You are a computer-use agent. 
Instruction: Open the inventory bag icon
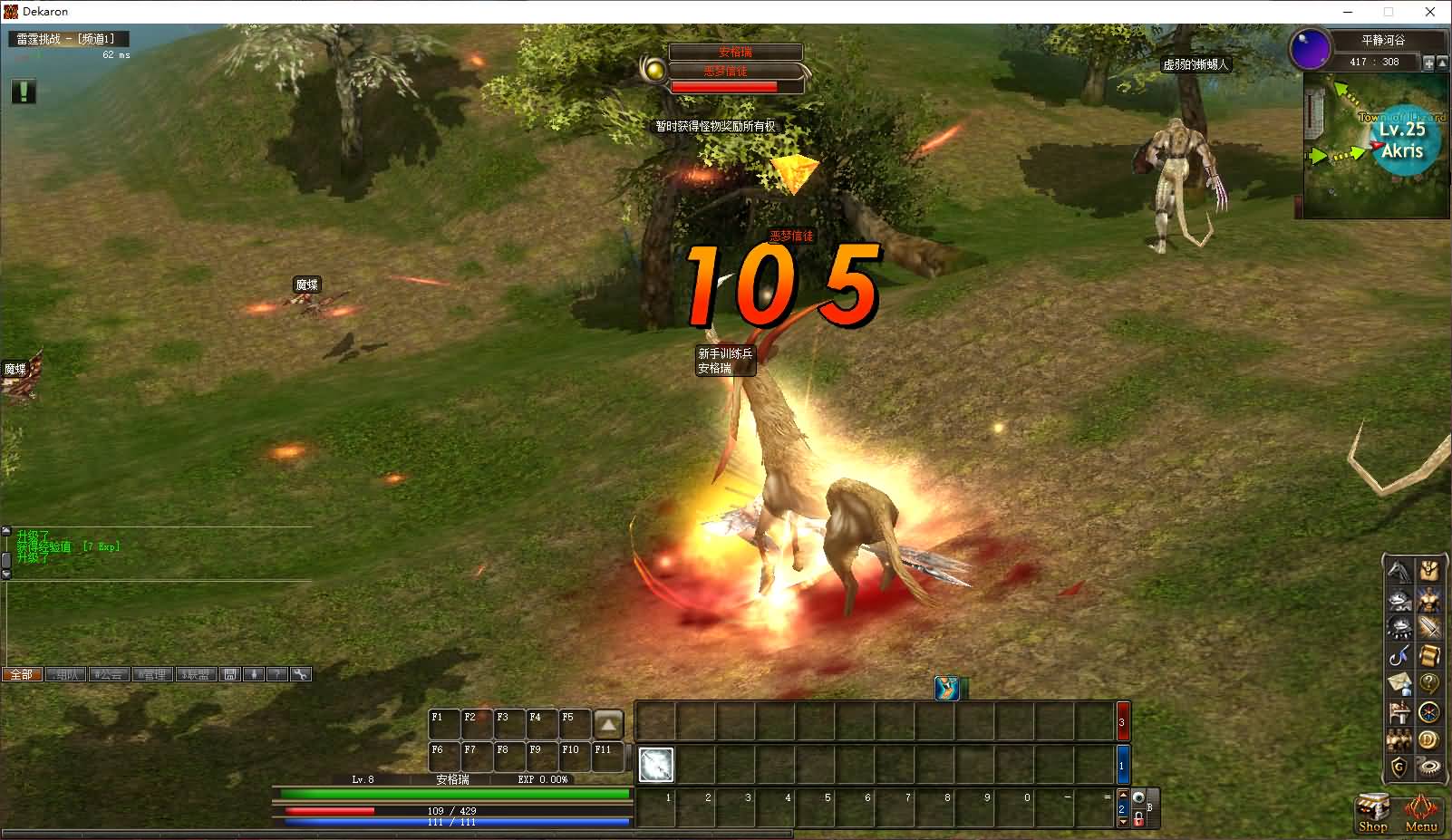pyautogui.click(x=1429, y=571)
